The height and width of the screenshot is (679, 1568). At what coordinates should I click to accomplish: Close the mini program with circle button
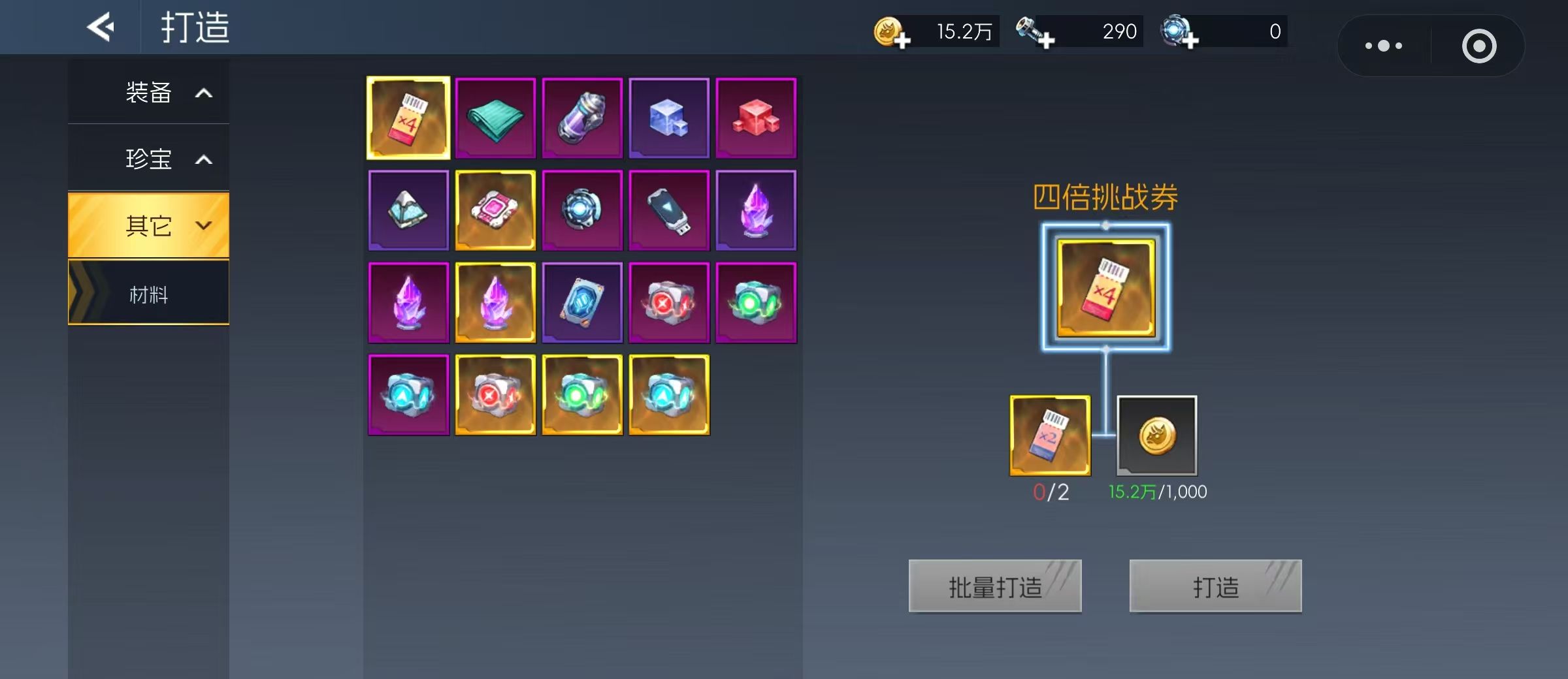tap(1479, 46)
